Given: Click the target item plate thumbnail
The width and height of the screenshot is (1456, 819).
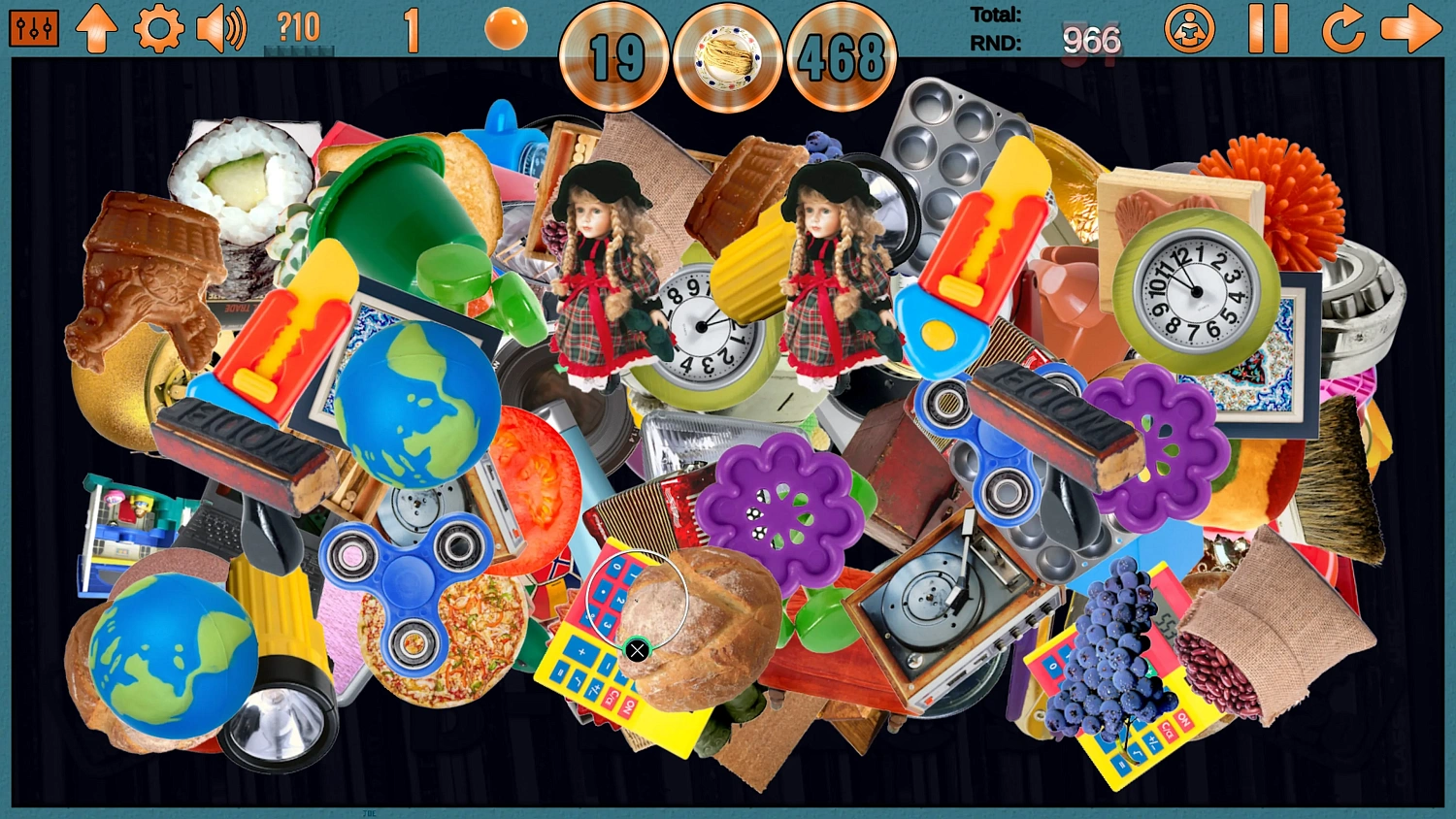Looking at the screenshot, I should click(727, 58).
